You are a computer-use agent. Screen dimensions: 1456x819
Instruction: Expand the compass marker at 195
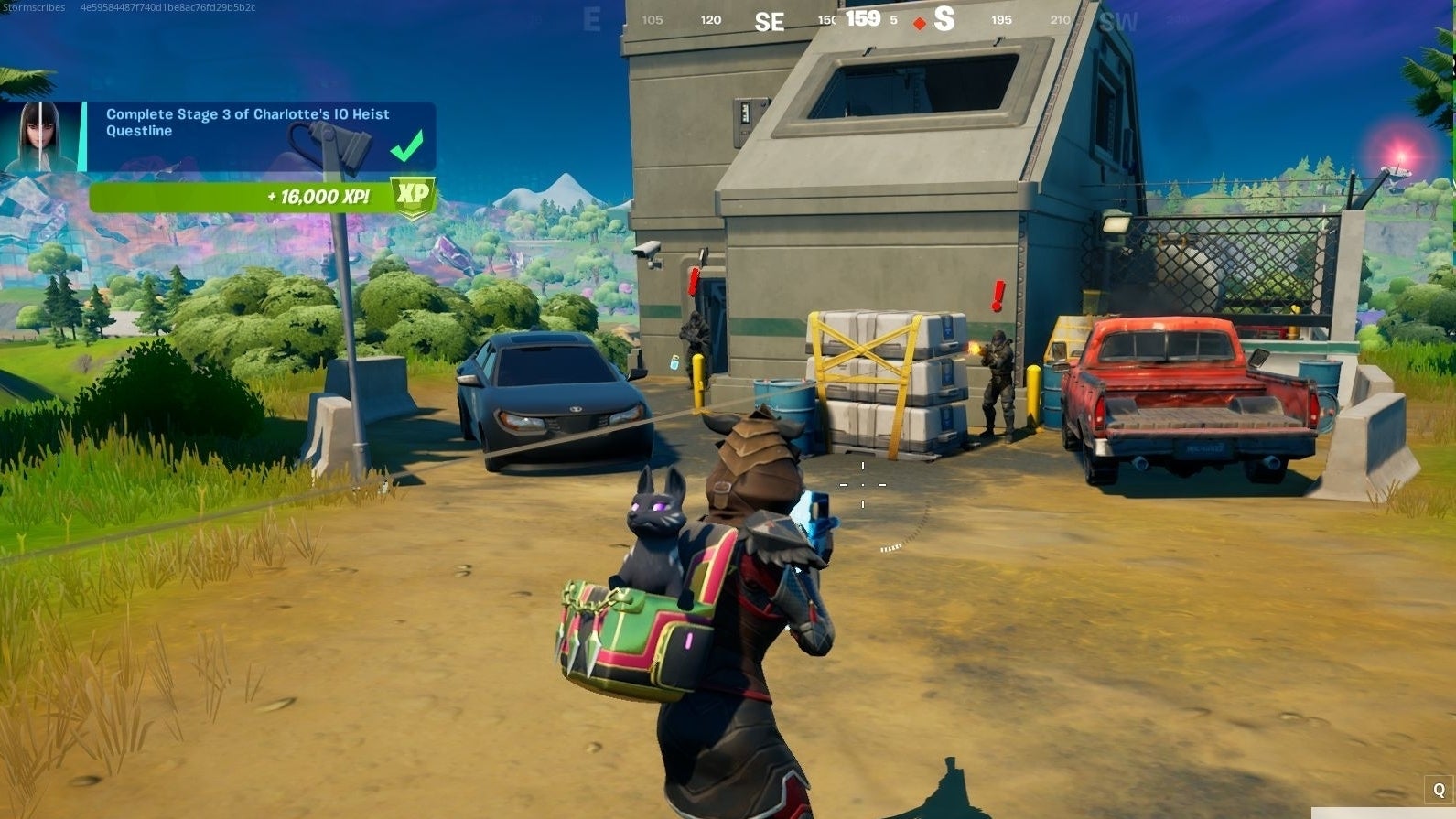(x=1002, y=19)
